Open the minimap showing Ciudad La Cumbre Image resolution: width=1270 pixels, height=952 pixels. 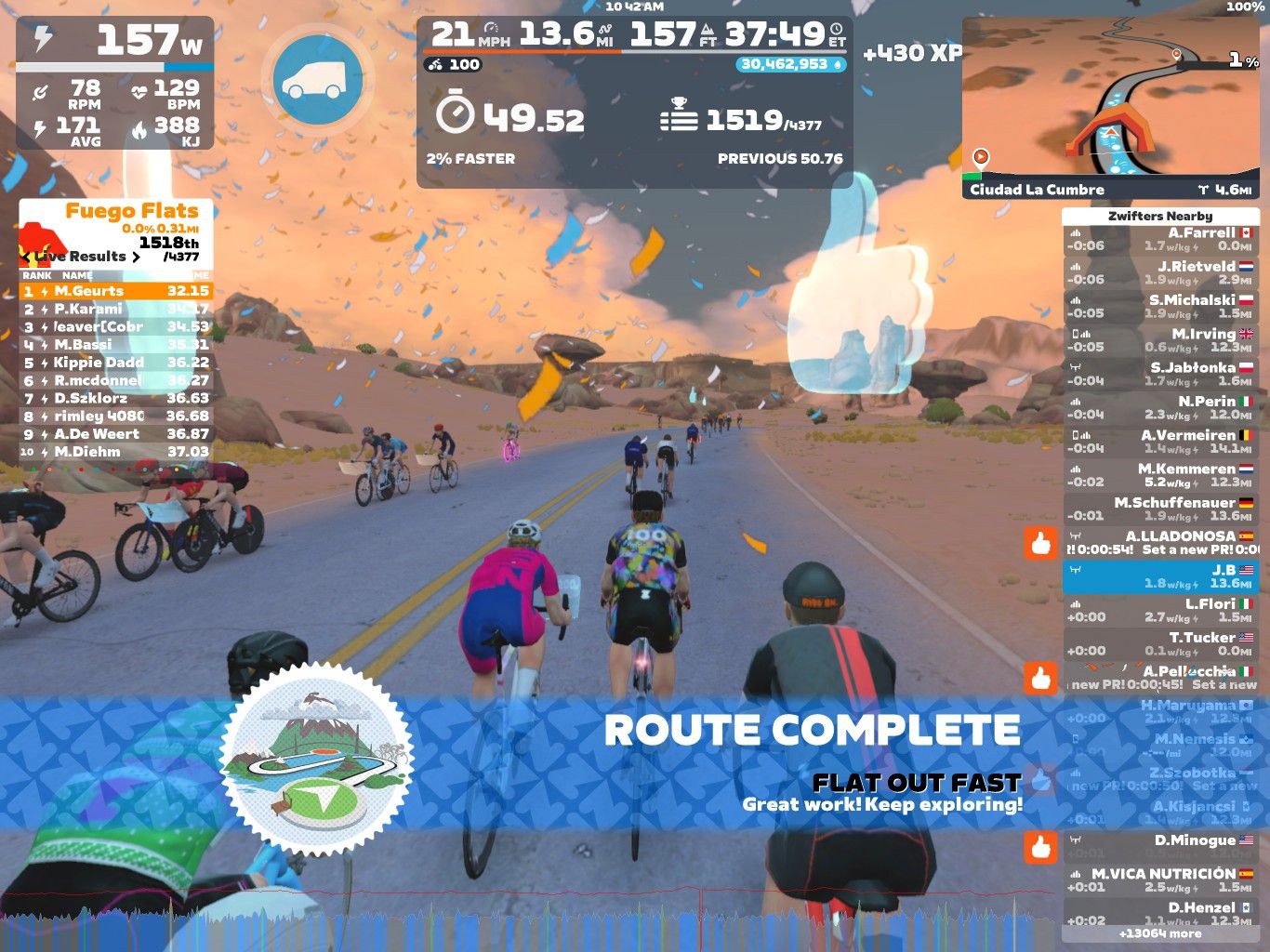1110,107
